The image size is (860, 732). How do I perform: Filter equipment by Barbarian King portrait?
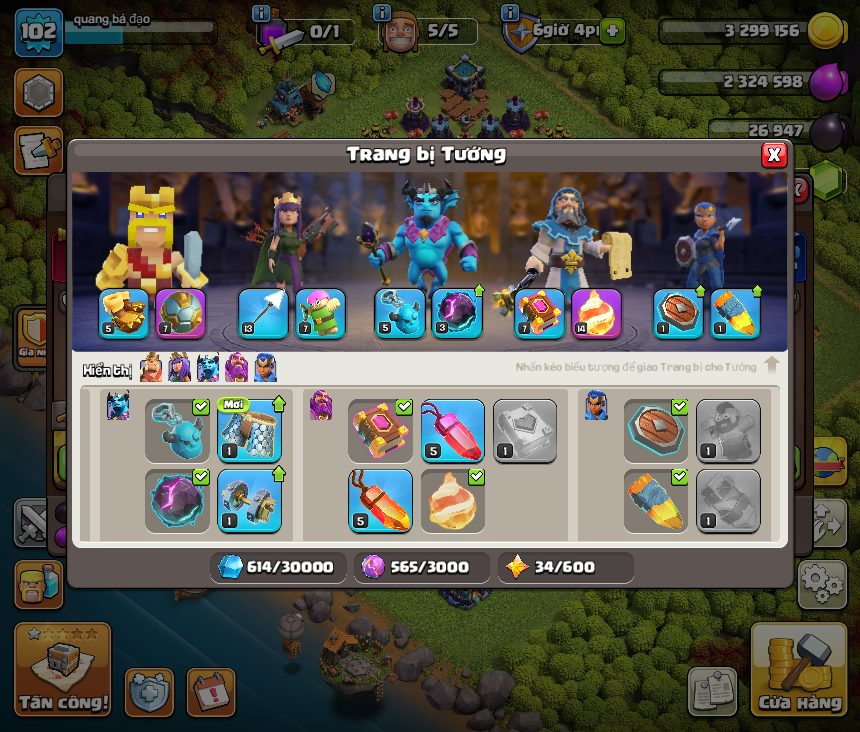pos(151,369)
